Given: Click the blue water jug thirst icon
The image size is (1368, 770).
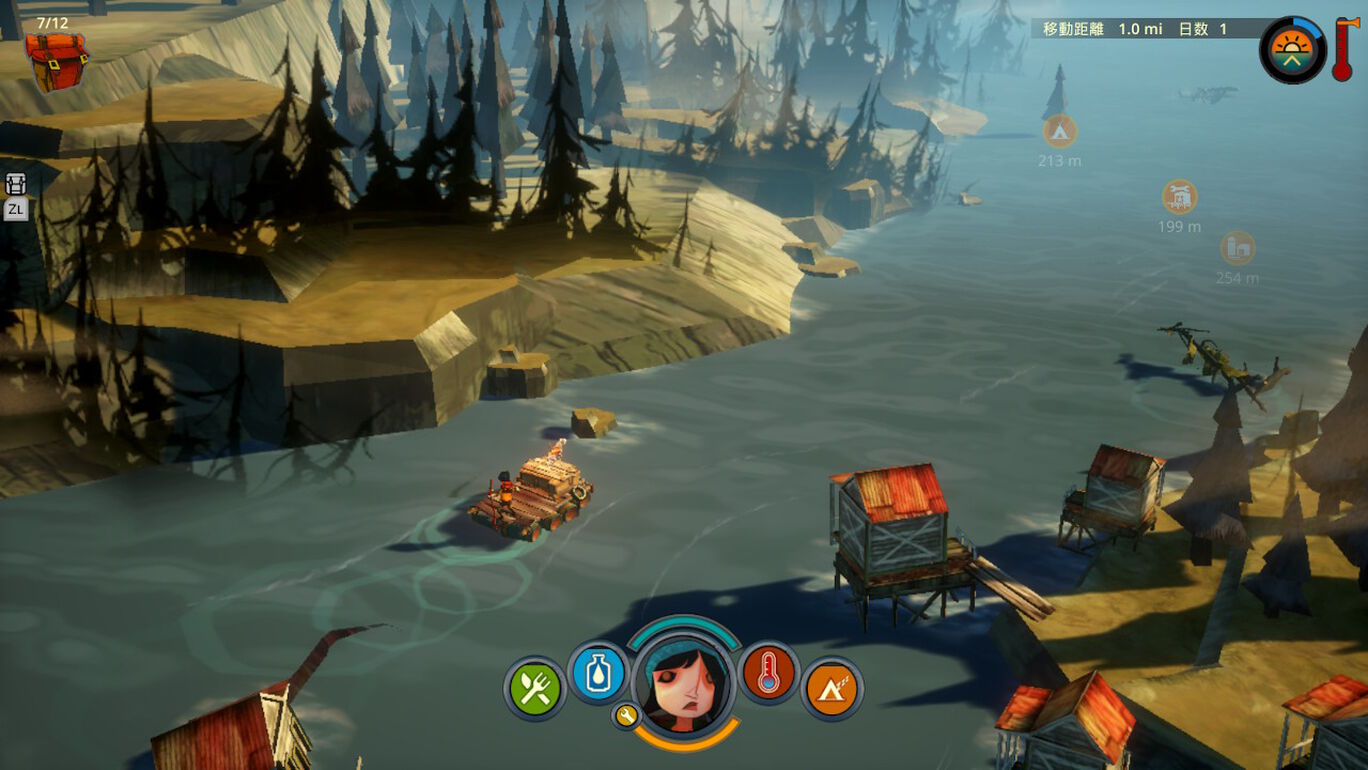Looking at the screenshot, I should [x=598, y=672].
